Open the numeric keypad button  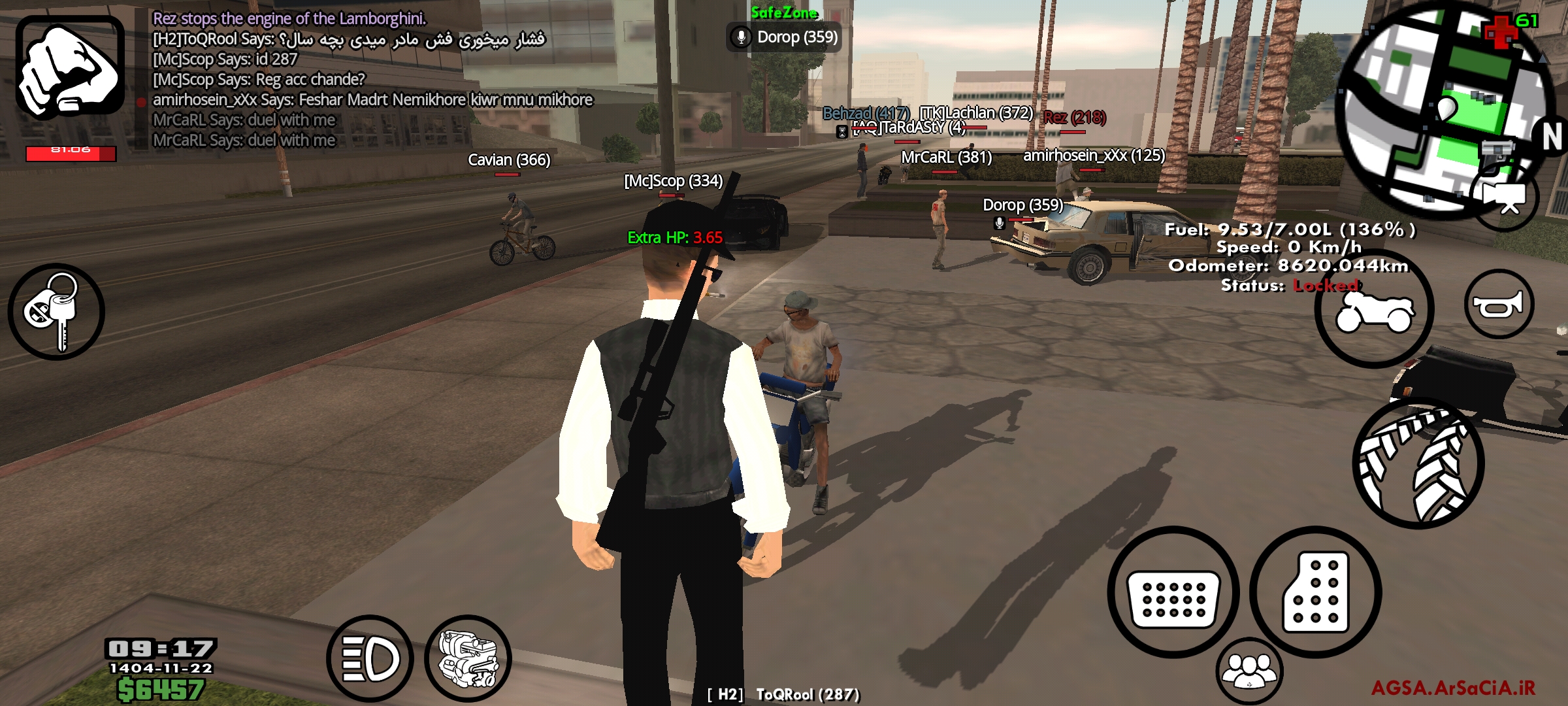1315,592
